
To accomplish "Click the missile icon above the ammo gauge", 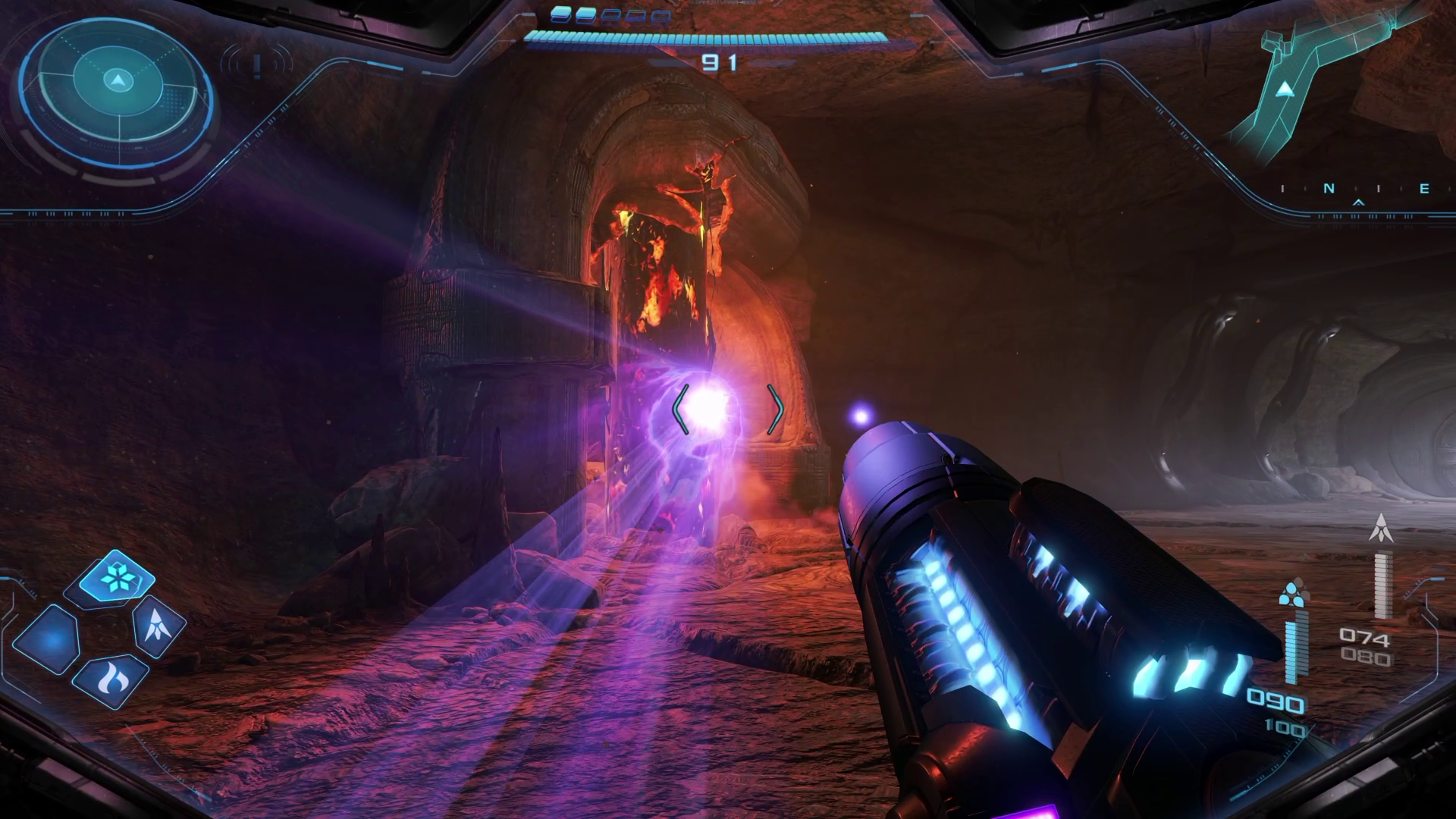I will point(1382,528).
